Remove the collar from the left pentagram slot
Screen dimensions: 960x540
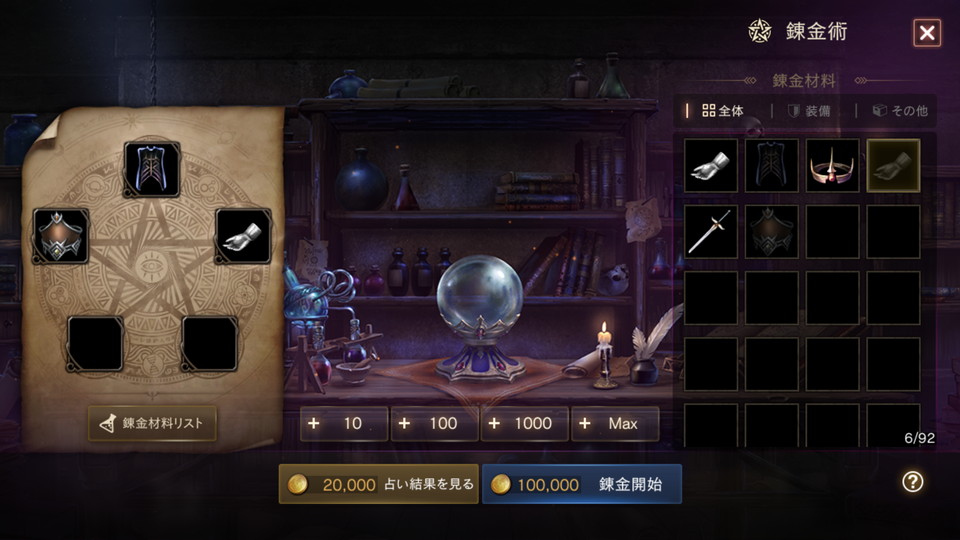click(x=61, y=236)
